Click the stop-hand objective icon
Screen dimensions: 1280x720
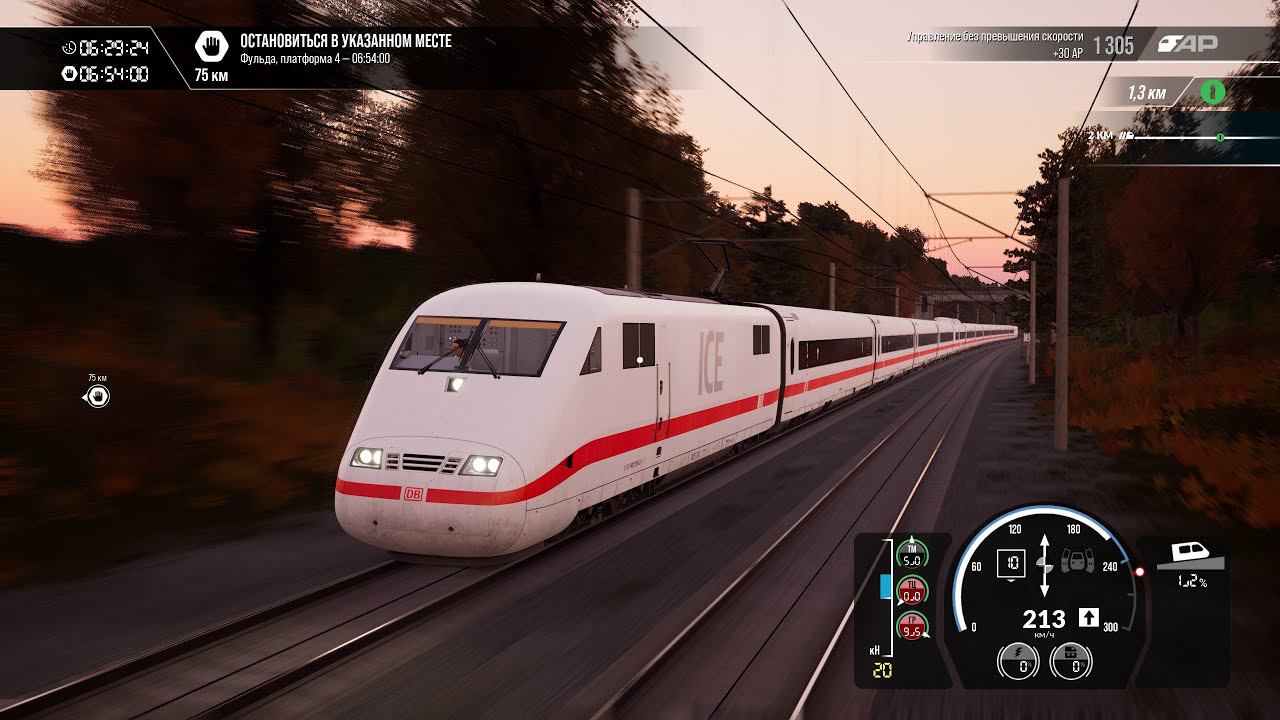[x=211, y=45]
